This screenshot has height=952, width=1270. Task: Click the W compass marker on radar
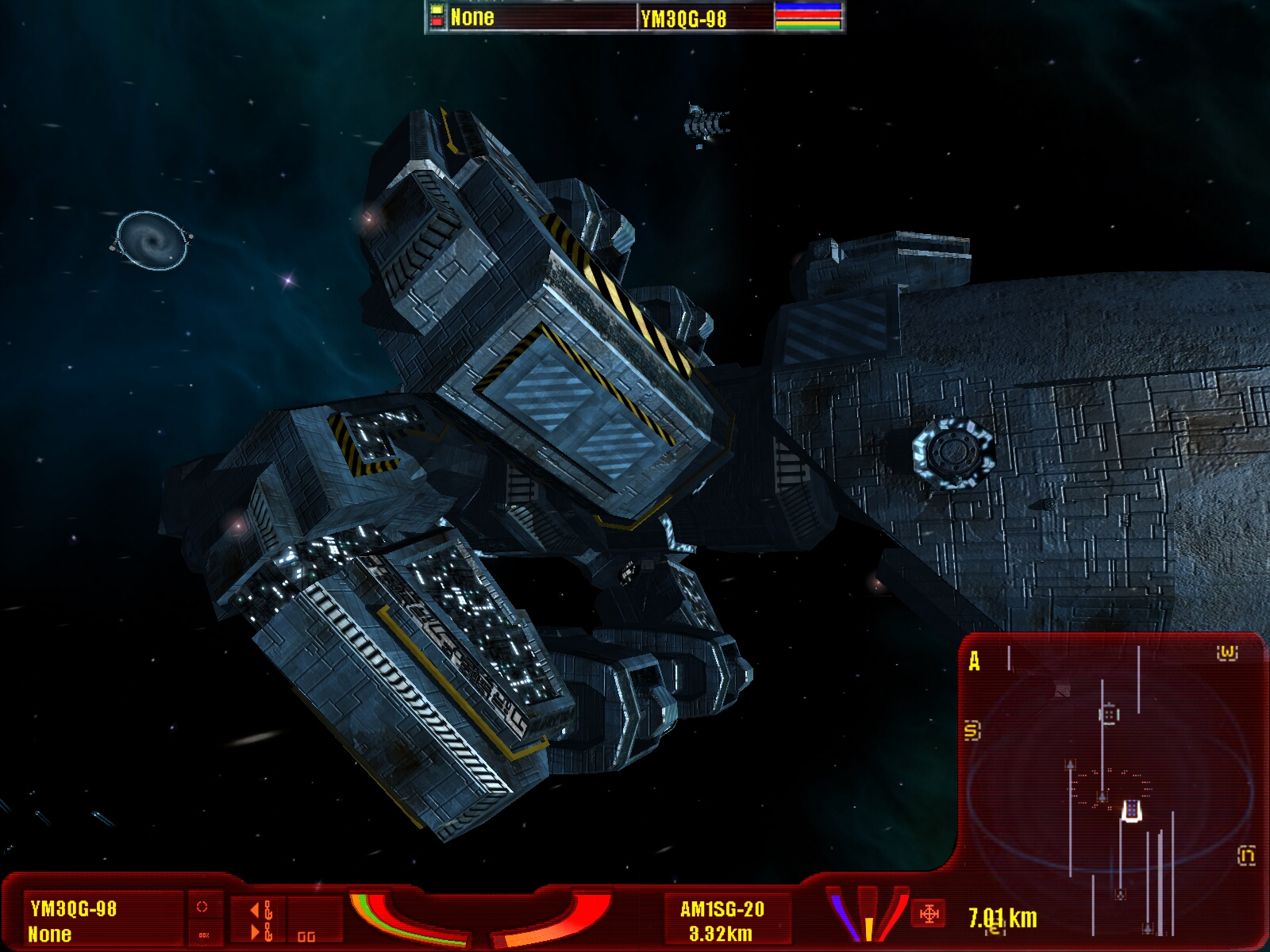tap(1227, 653)
